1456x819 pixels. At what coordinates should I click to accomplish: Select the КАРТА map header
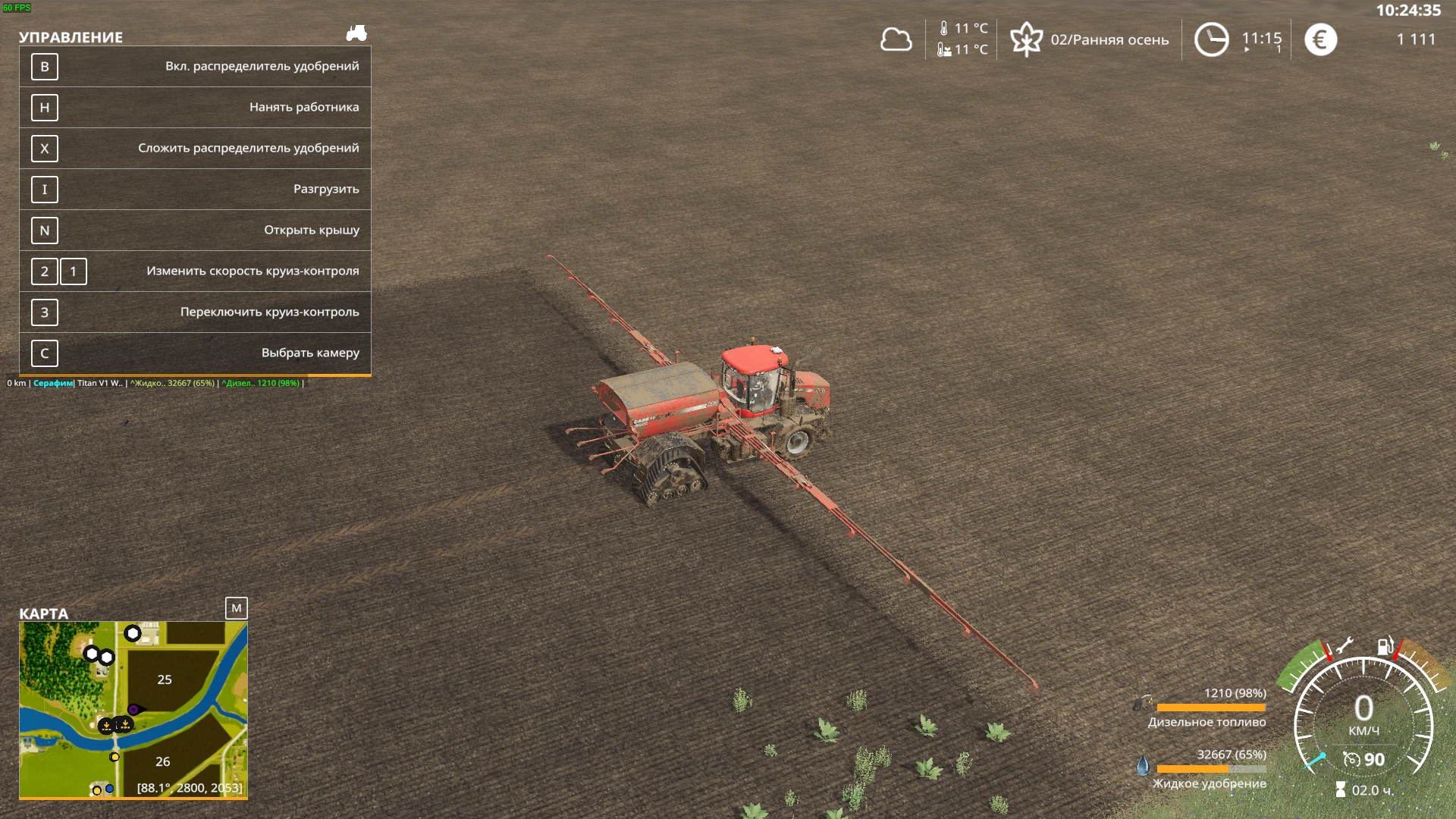point(43,614)
